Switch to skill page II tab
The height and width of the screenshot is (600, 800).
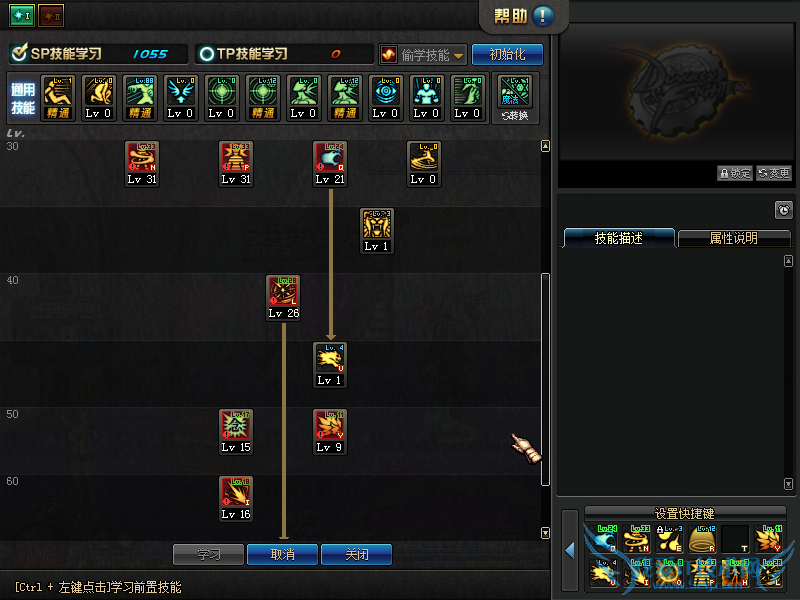point(51,16)
